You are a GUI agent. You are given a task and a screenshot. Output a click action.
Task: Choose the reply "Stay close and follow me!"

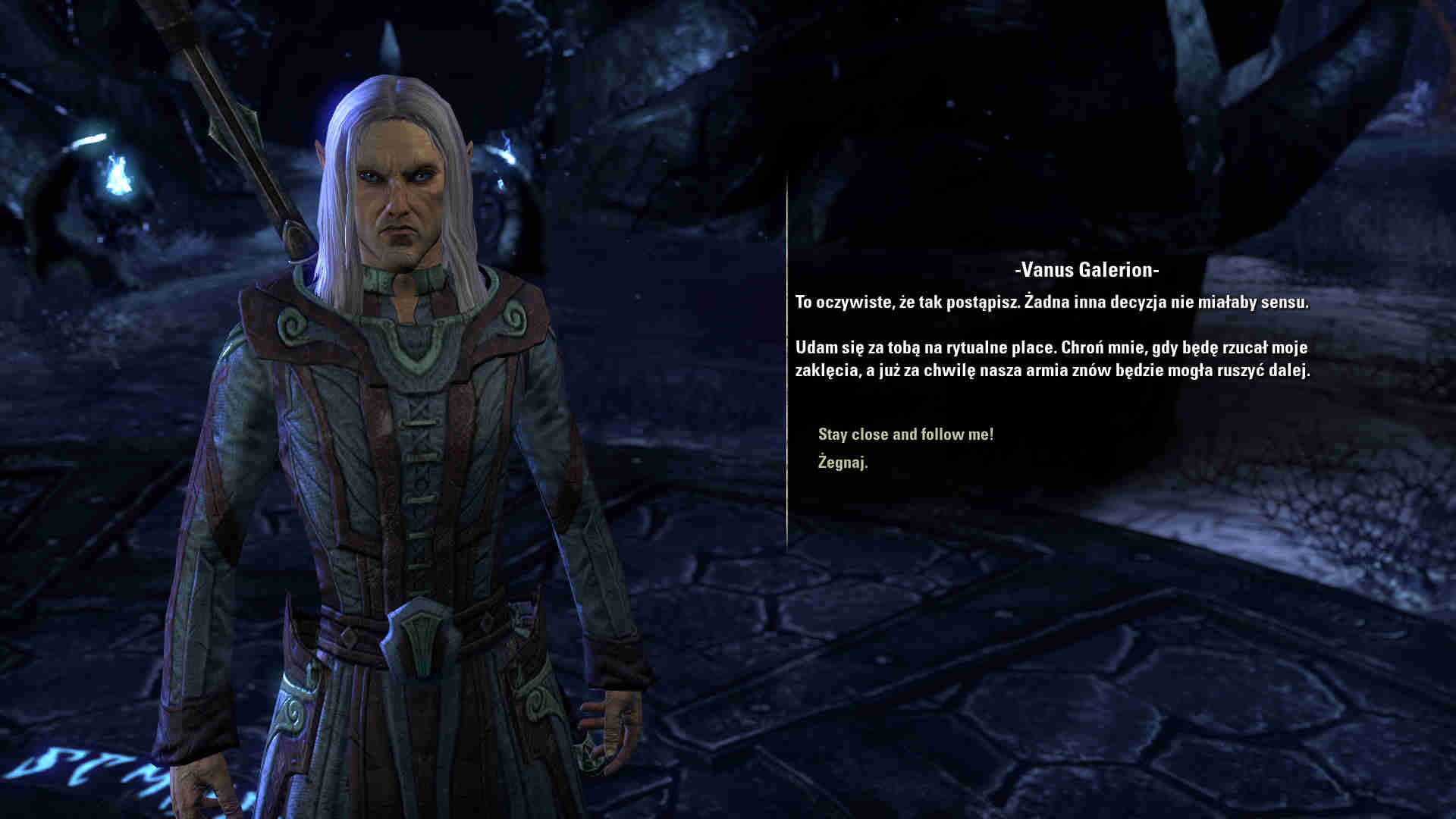905,435
